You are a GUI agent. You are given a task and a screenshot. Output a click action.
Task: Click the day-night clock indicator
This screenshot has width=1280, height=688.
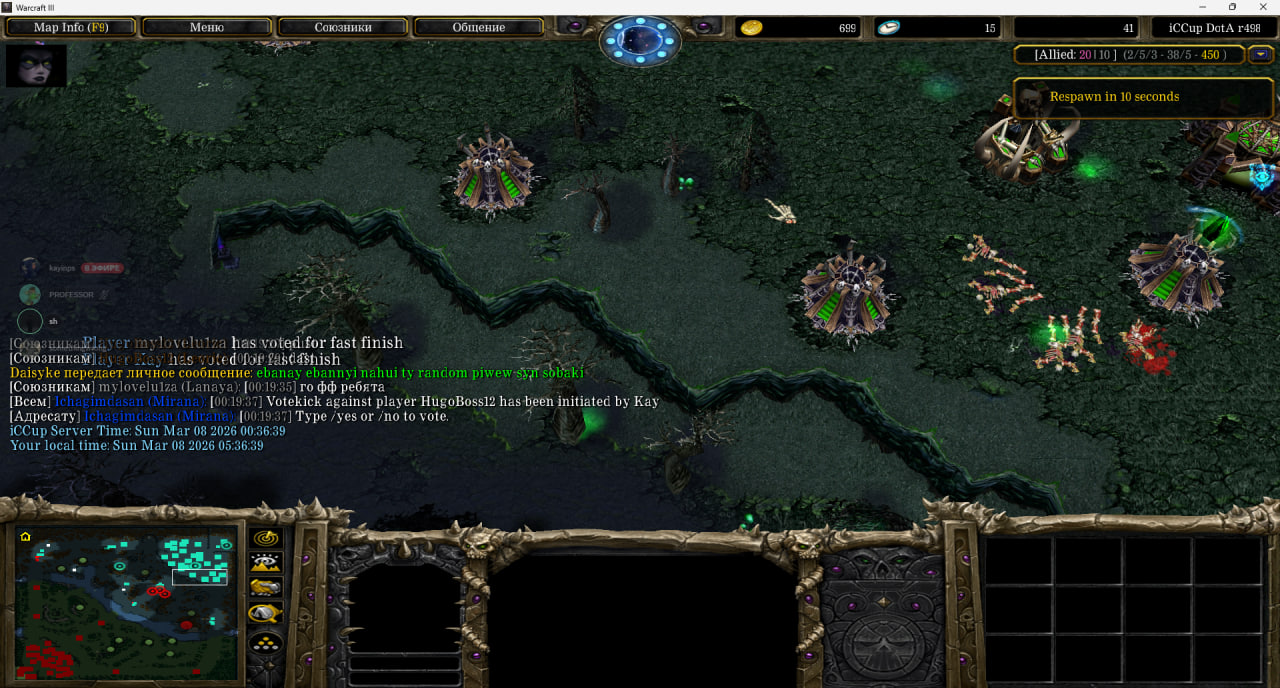(640, 41)
